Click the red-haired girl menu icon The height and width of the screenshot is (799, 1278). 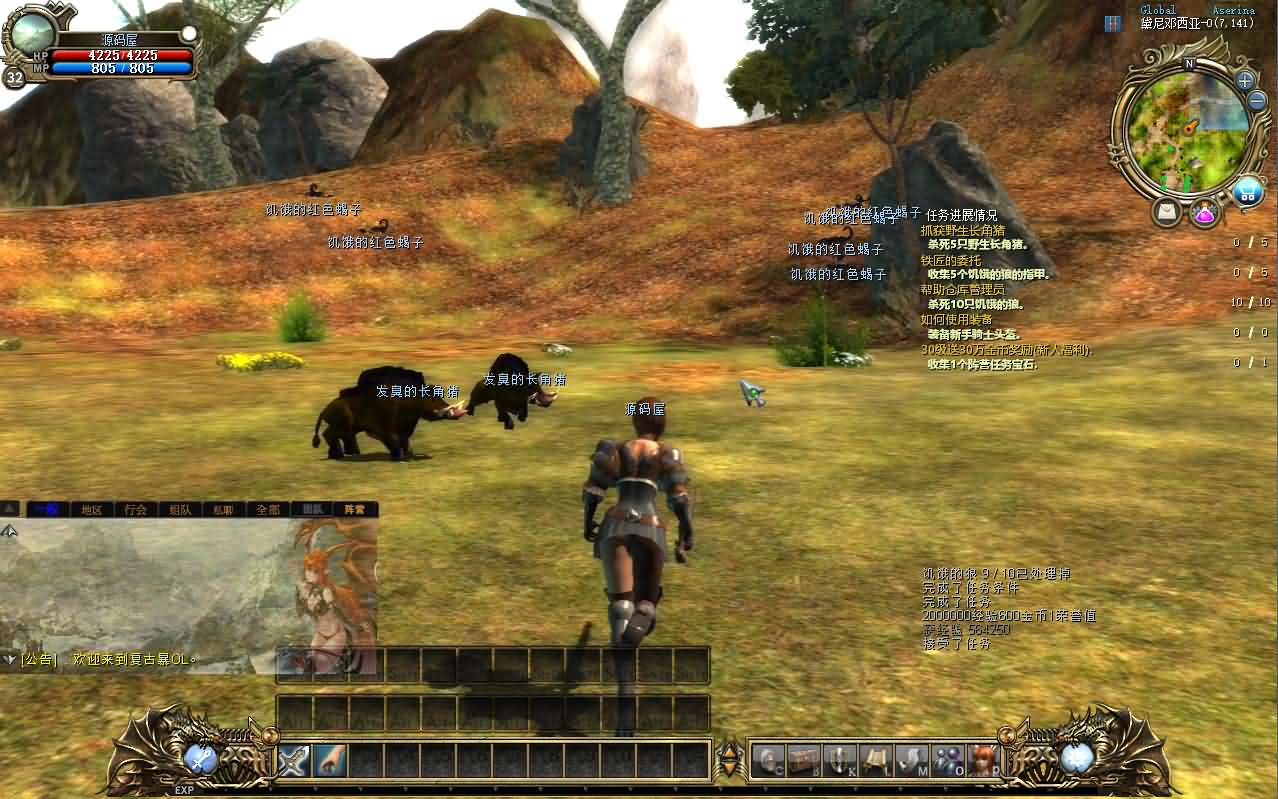point(983,761)
